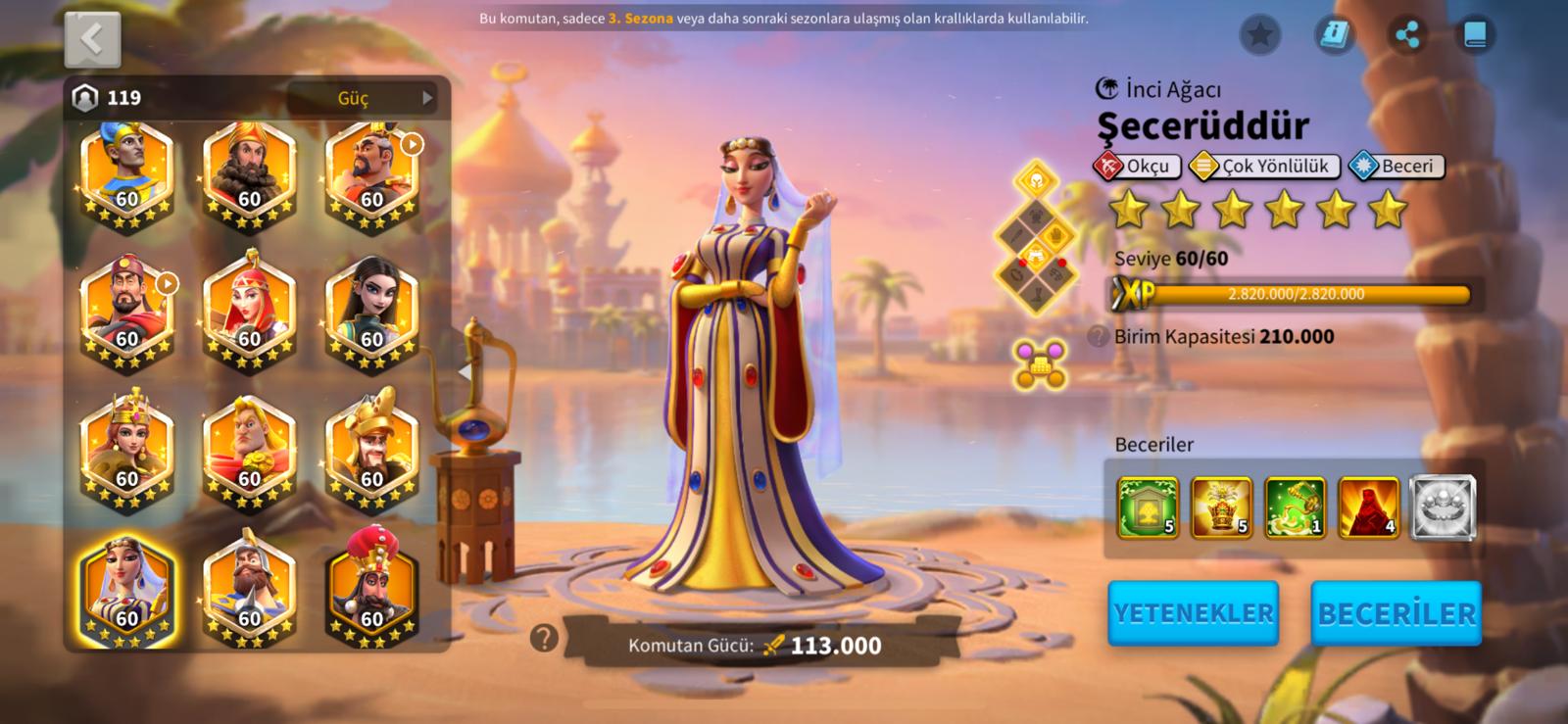Open the Güç sort dropdown

[367, 98]
